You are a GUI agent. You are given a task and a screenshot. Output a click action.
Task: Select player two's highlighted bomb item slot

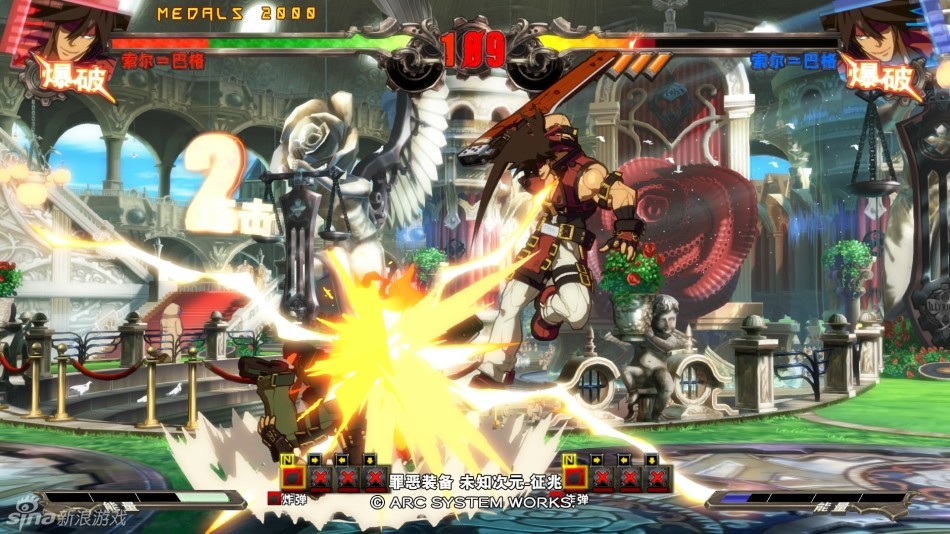tap(575, 476)
